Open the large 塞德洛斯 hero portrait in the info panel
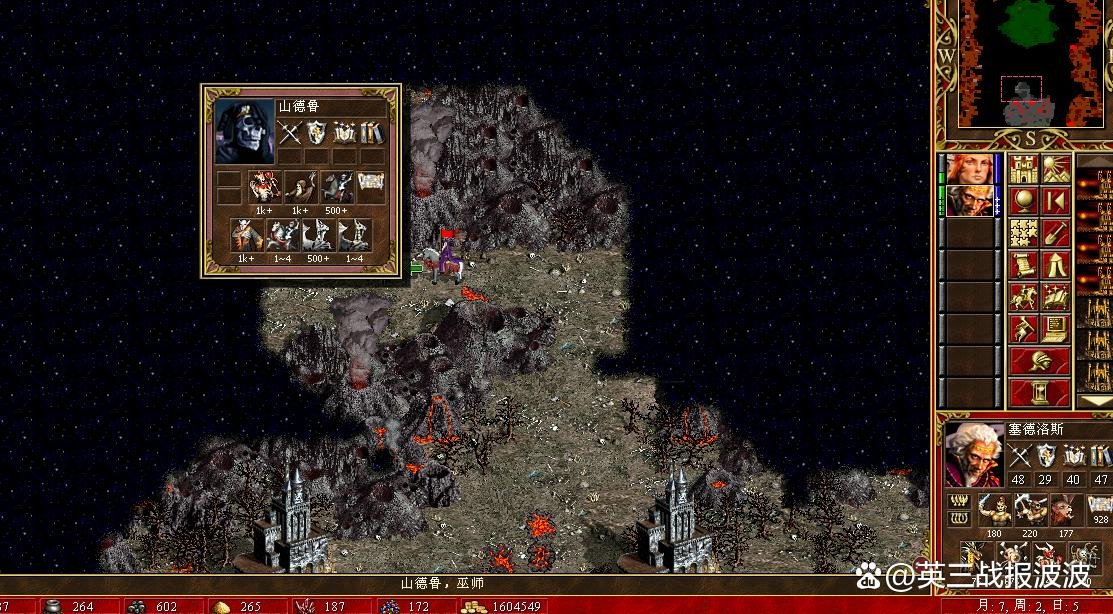 (x=975, y=455)
